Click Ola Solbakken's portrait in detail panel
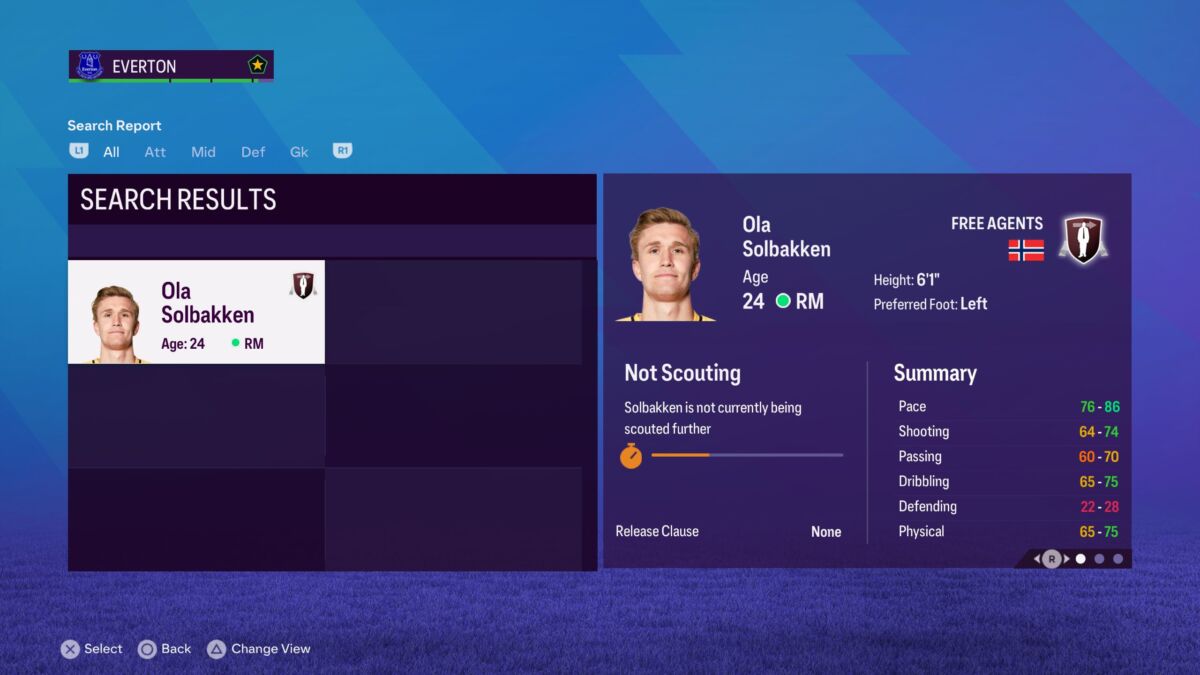 pos(664,265)
